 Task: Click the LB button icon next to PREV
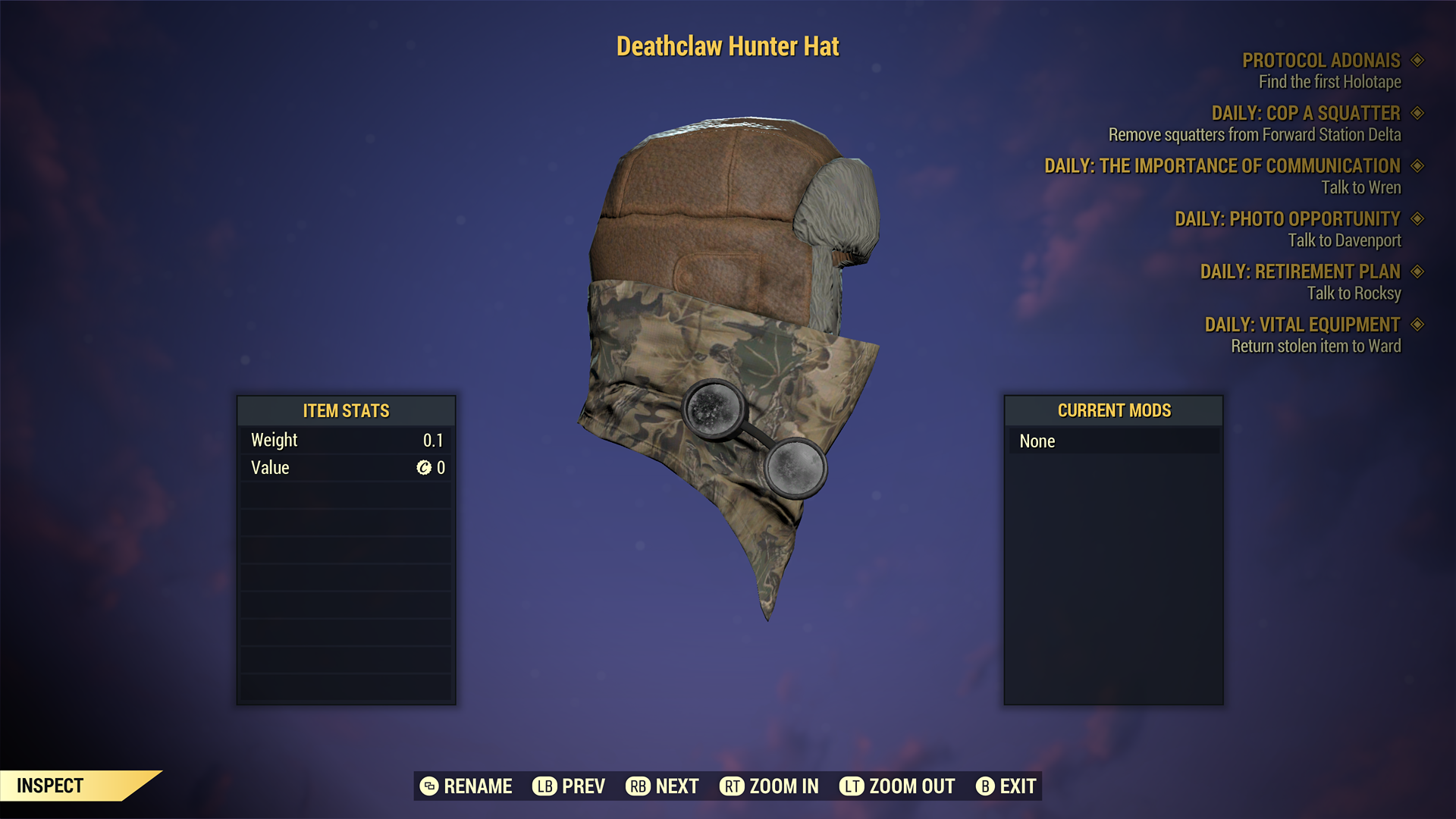[544, 786]
